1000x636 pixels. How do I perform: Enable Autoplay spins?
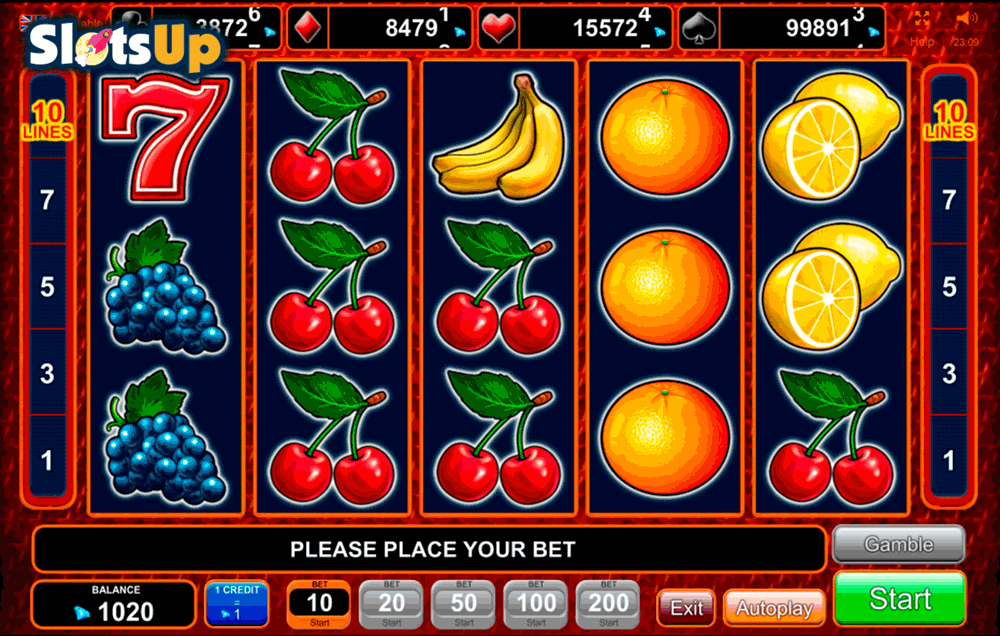pos(774,607)
